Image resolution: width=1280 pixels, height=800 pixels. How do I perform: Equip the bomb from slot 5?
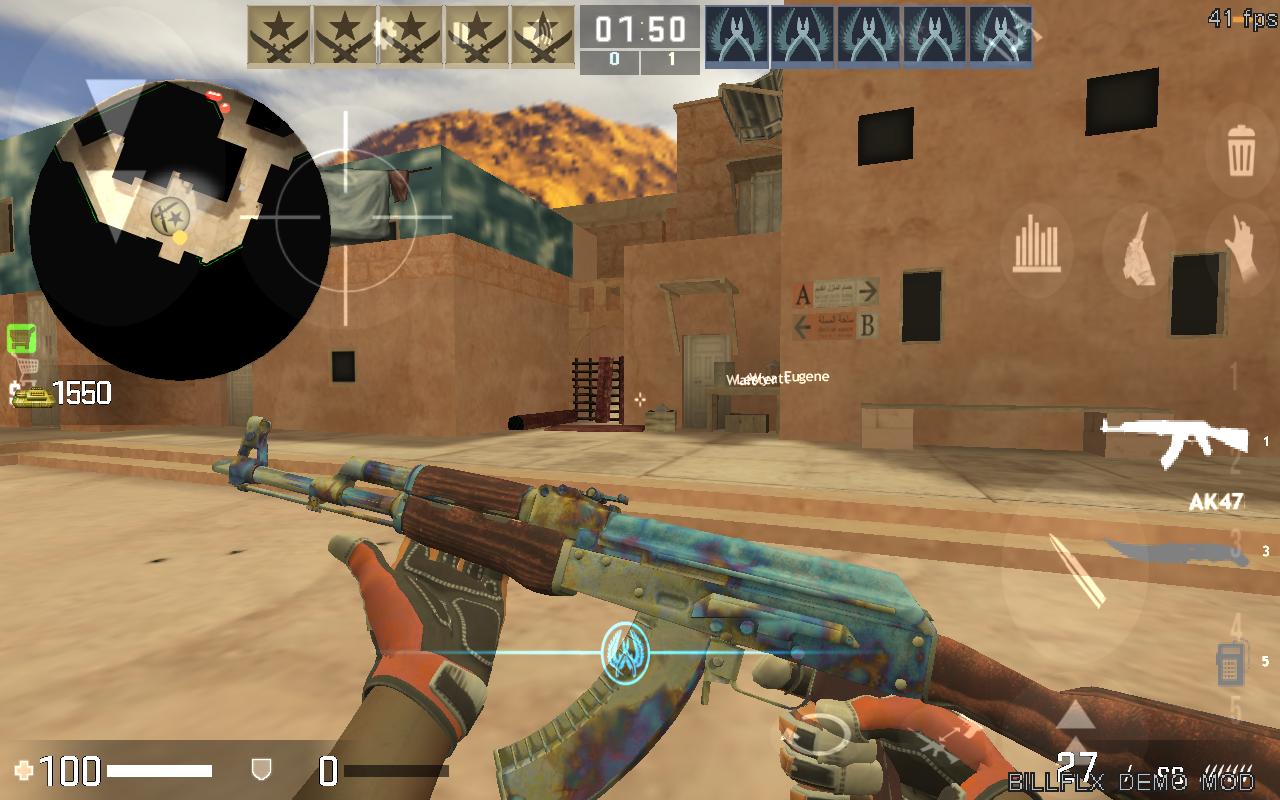pyautogui.click(x=1230, y=663)
